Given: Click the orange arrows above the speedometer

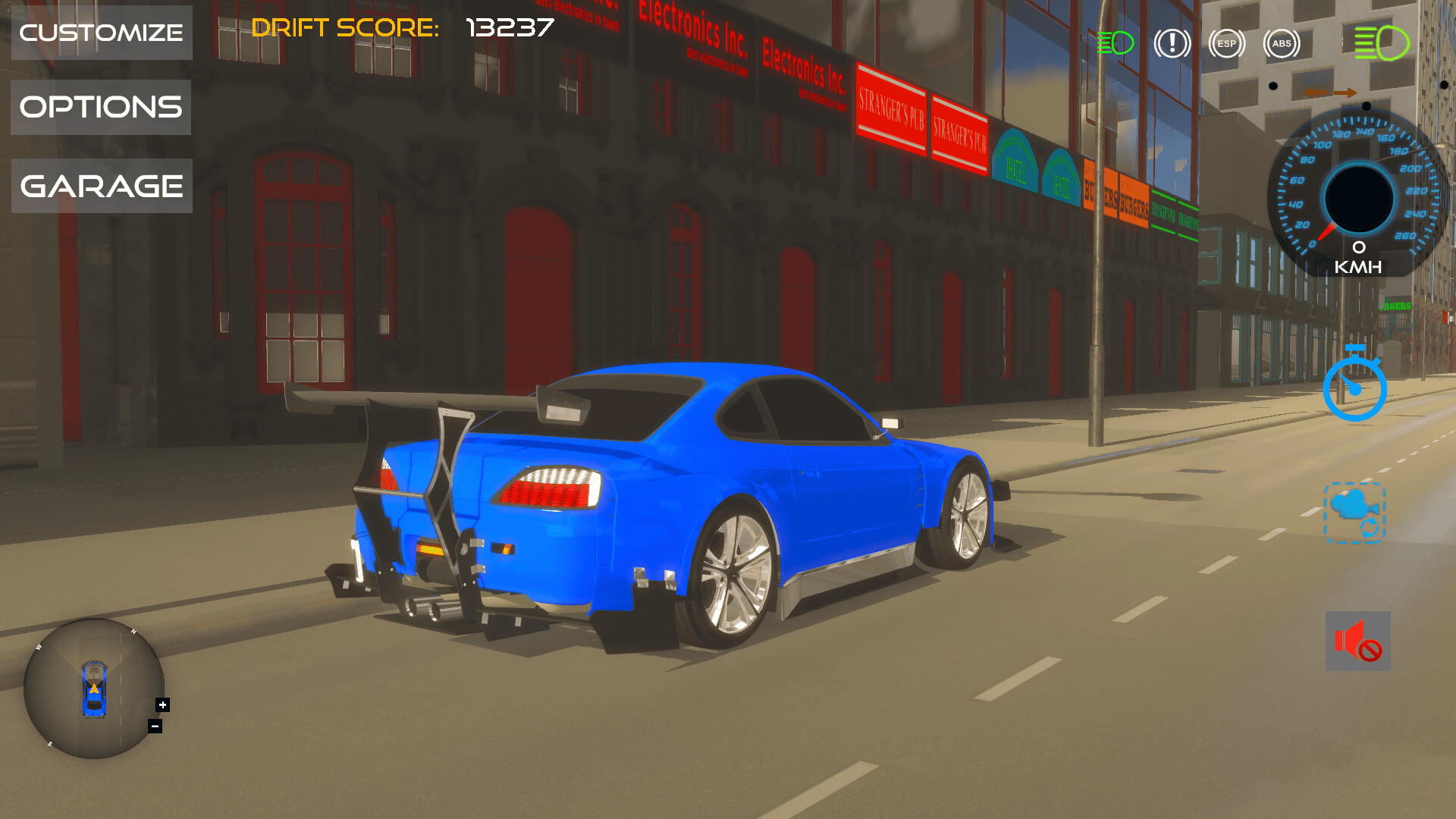Looking at the screenshot, I should point(1331,91).
